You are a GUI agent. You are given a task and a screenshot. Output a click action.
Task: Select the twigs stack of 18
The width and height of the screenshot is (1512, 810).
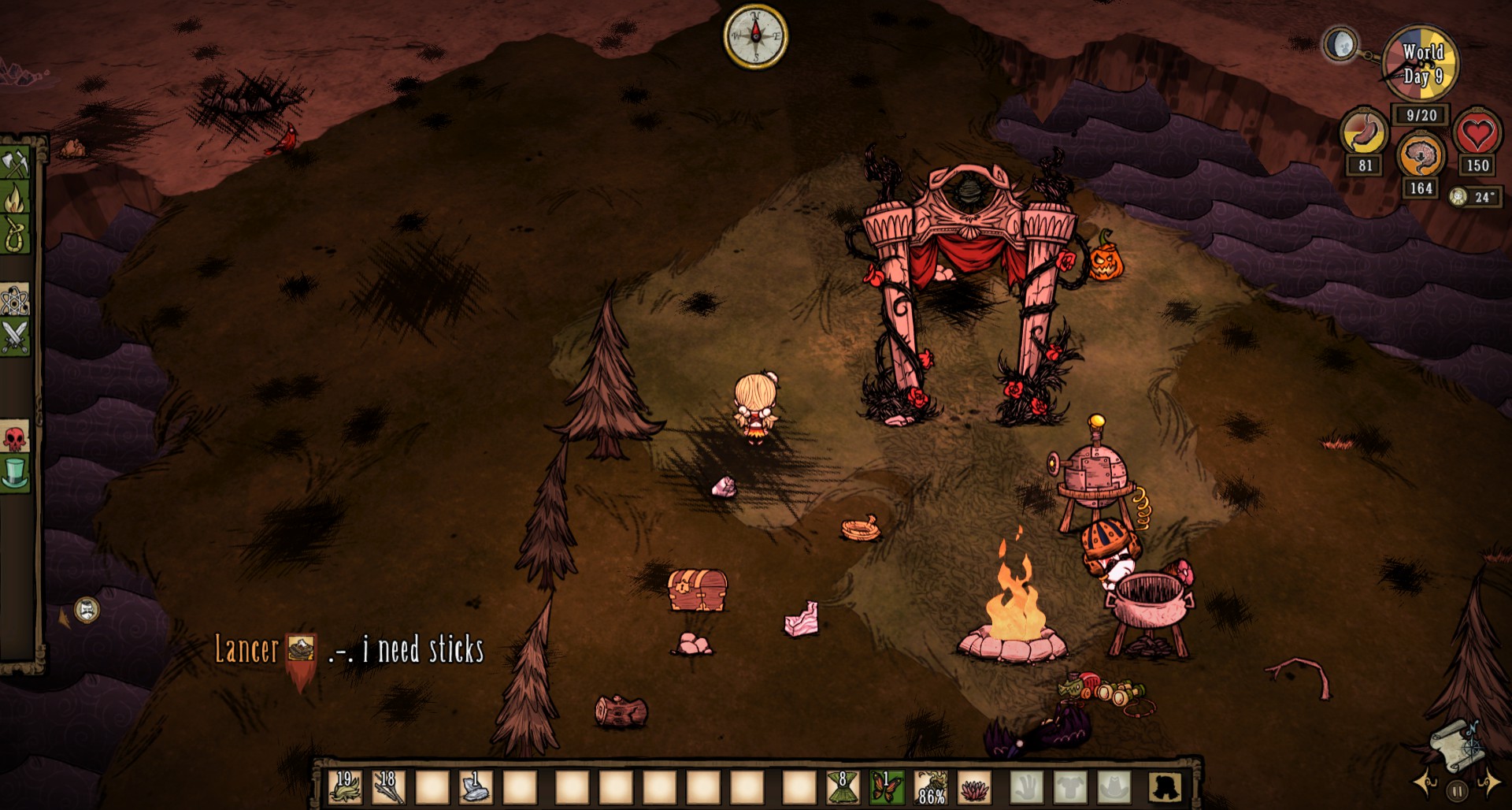(388, 786)
